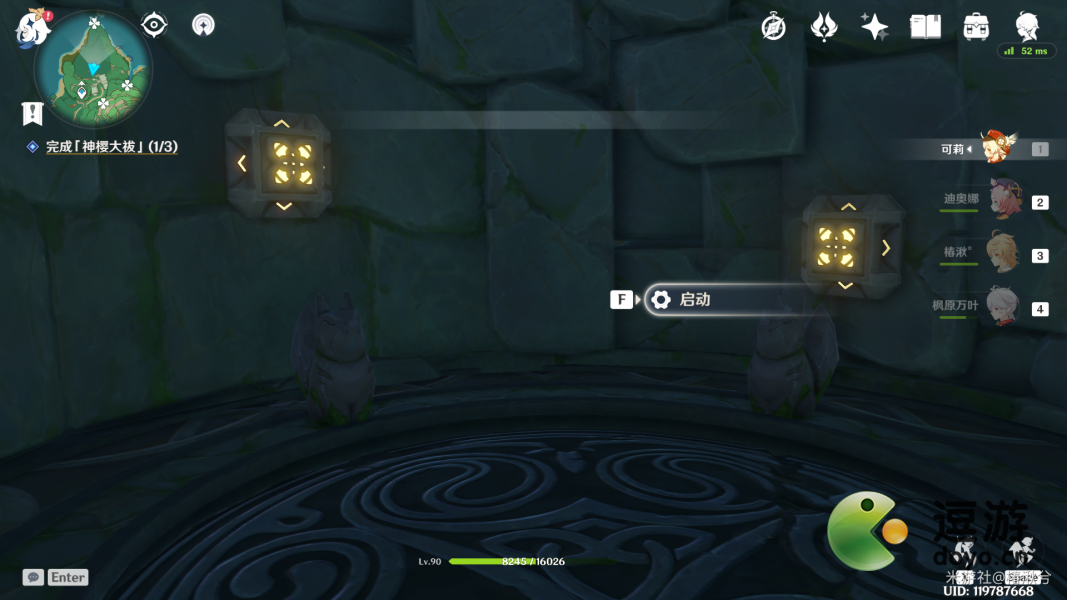The image size is (1067, 600).
Task: Open the inventory backpack icon
Action: click(976, 27)
